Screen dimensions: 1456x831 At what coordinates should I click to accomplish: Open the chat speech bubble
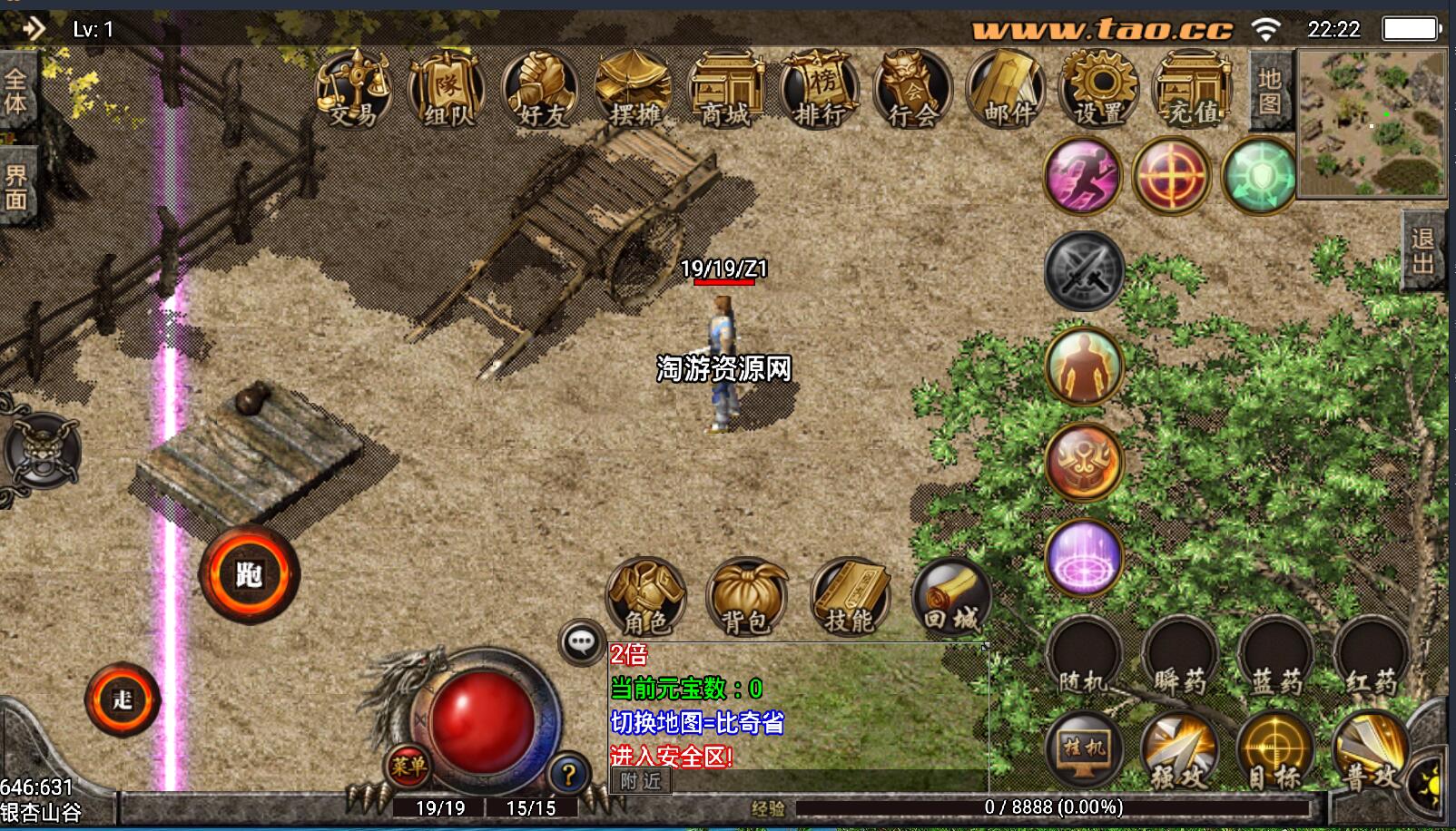pyautogui.click(x=581, y=642)
